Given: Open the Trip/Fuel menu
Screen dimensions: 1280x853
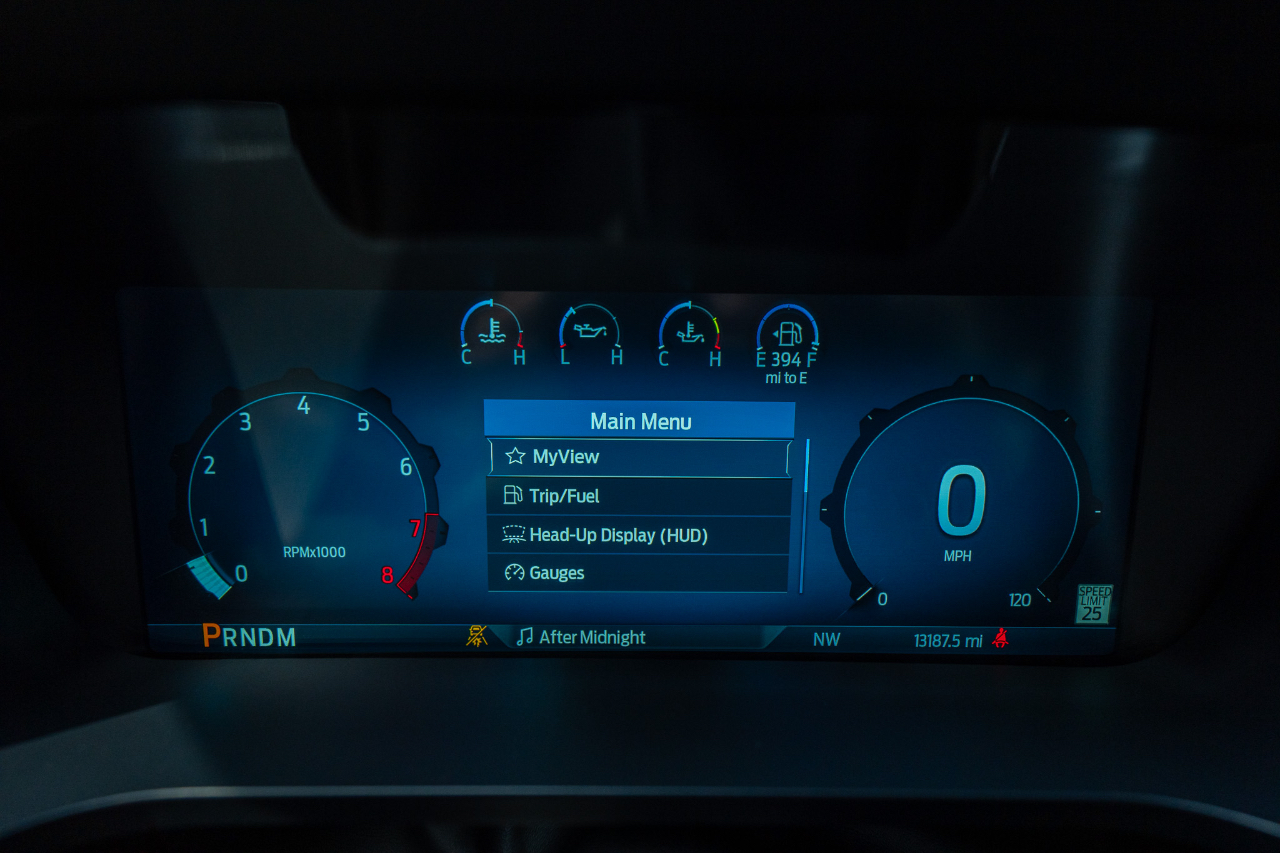Looking at the screenshot, I should [x=639, y=496].
